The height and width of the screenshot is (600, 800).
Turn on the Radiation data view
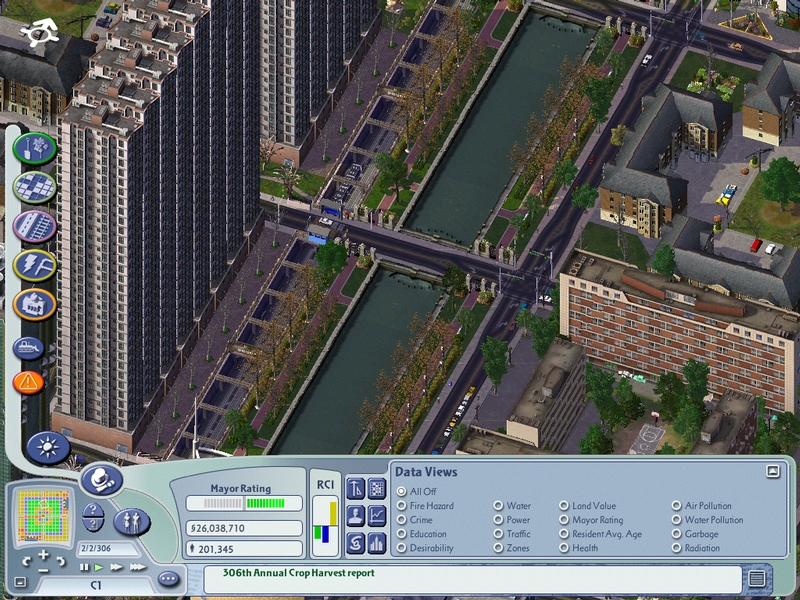[x=676, y=548]
